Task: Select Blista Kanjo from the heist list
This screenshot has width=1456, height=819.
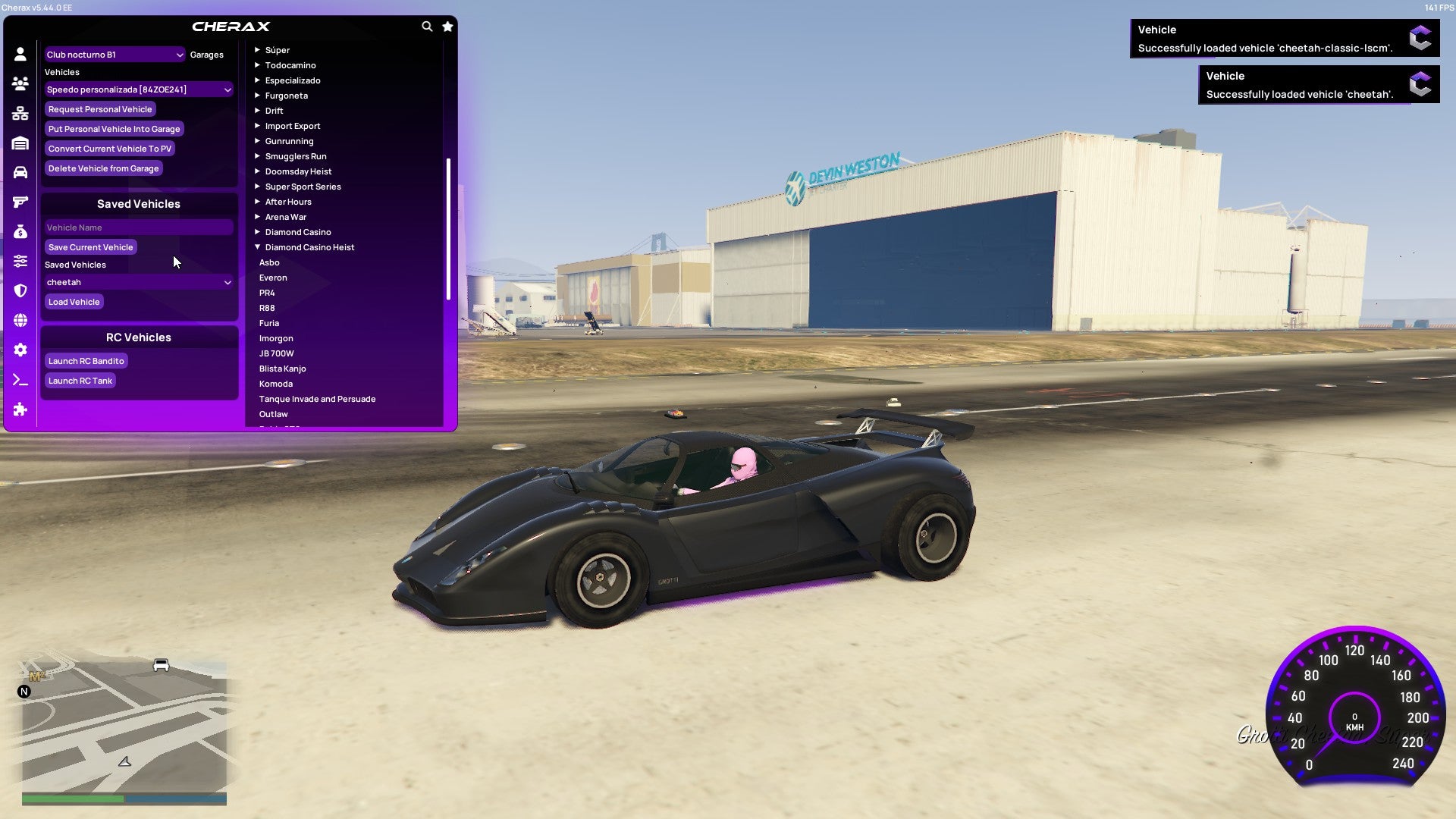Action: tap(283, 368)
